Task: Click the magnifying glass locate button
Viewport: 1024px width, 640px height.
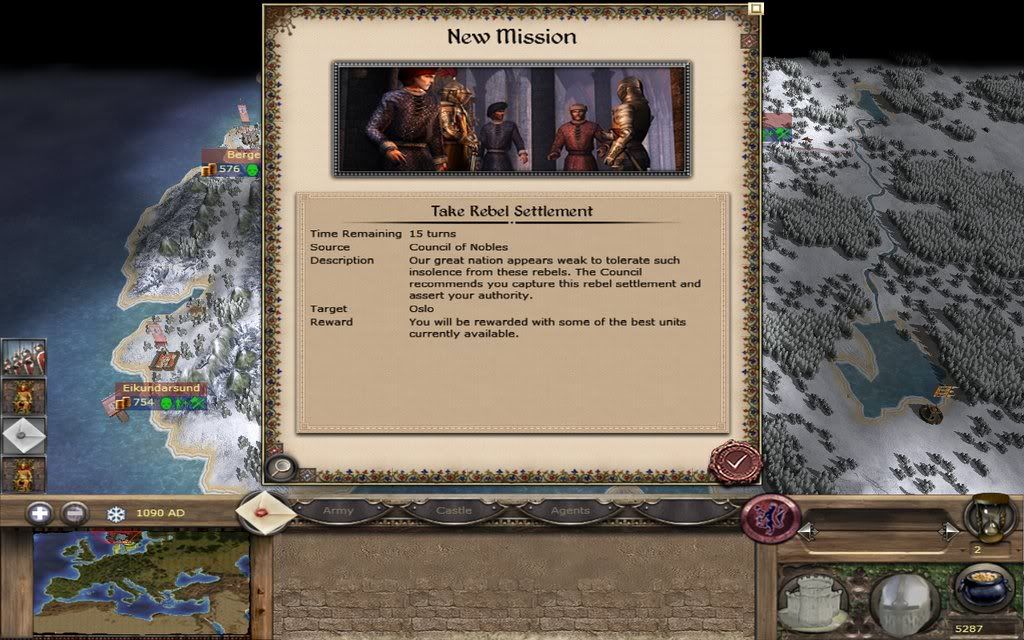Action: (281, 466)
